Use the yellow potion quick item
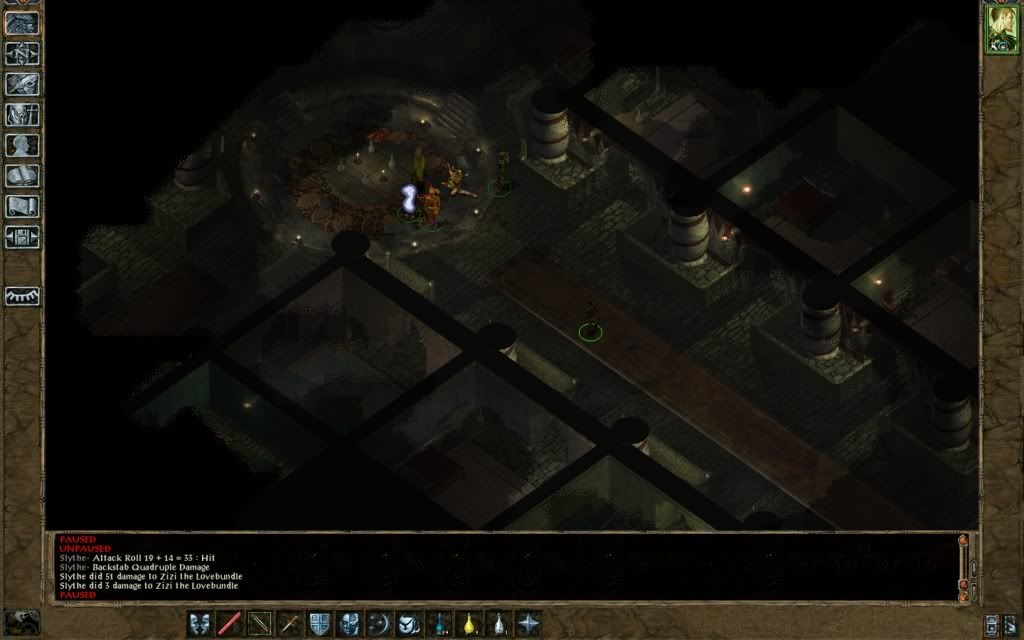The image size is (1024, 640). coord(468,623)
